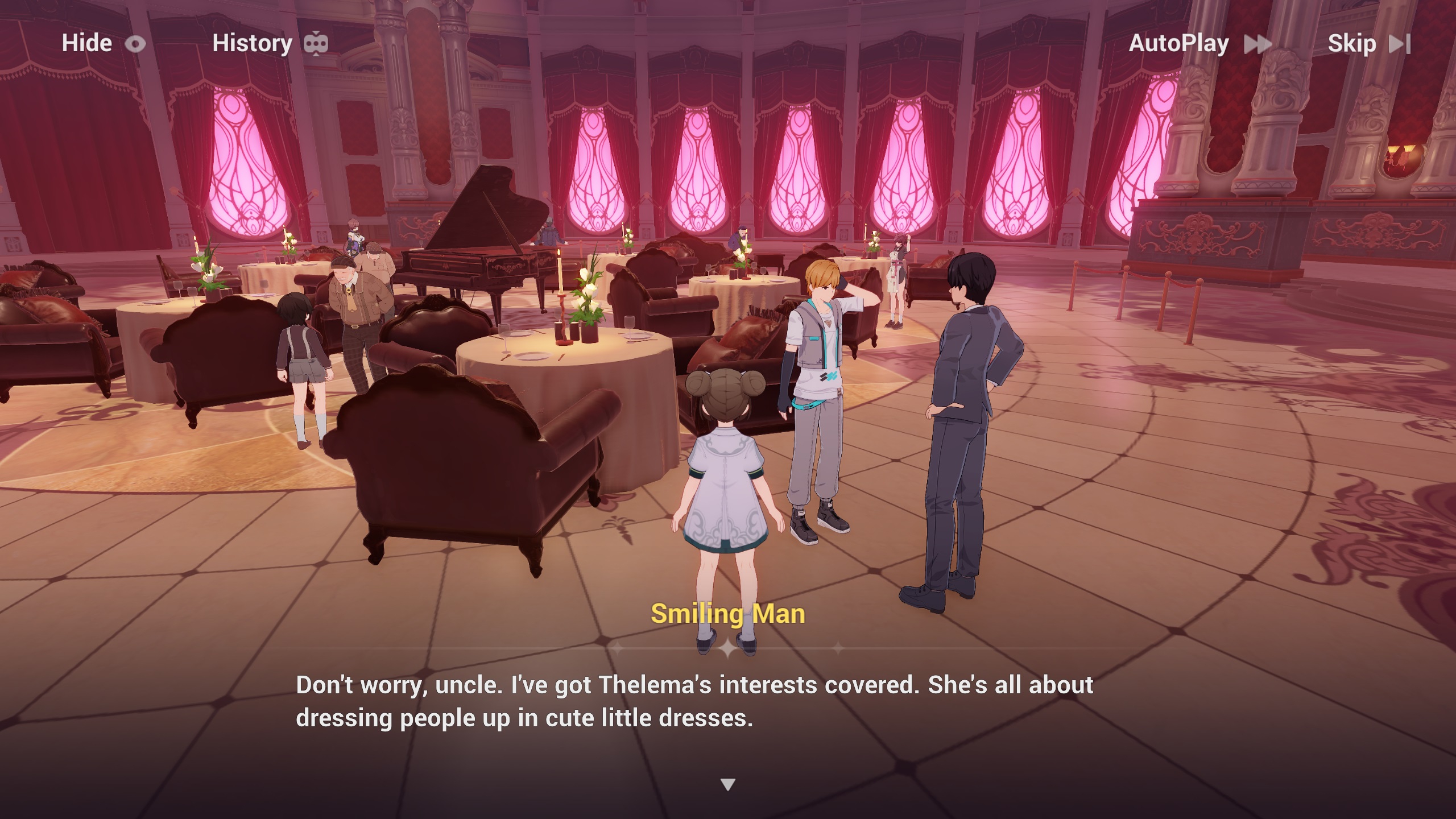Advance dialogue with the down arrow

tap(728, 785)
